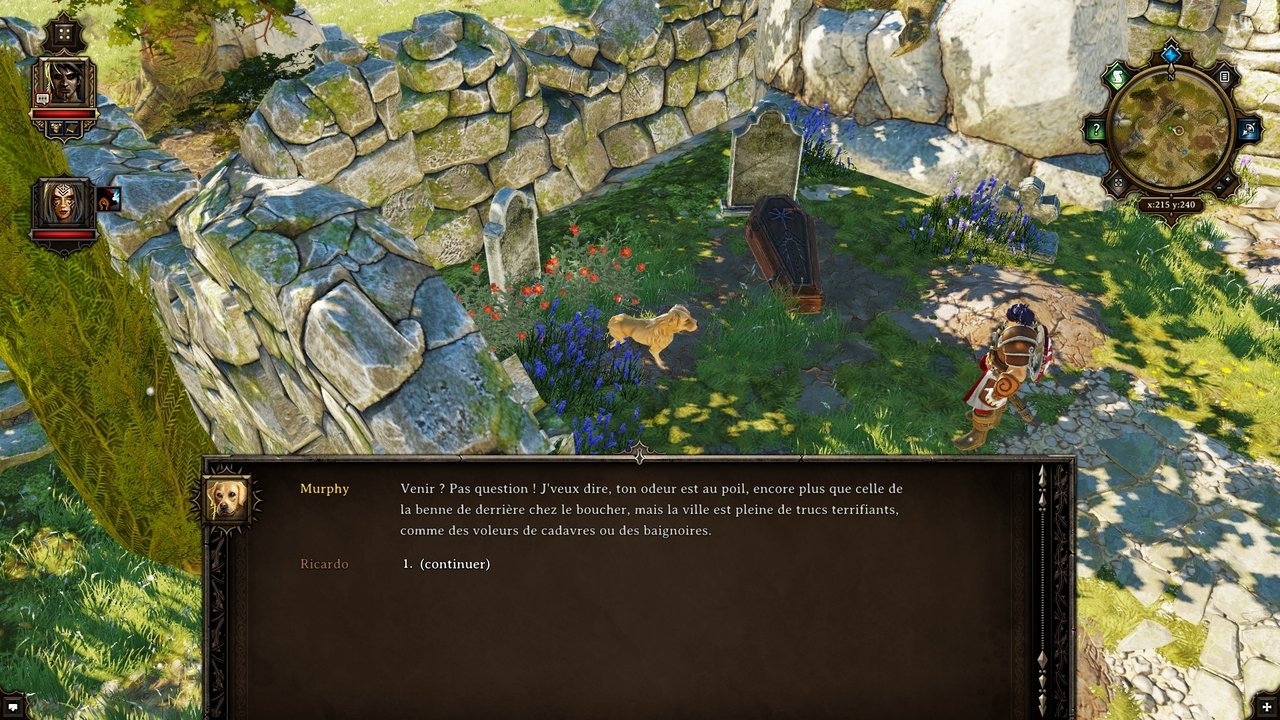Click the dice icon above the party portraits
This screenshot has height=720, width=1280.
coord(65,34)
